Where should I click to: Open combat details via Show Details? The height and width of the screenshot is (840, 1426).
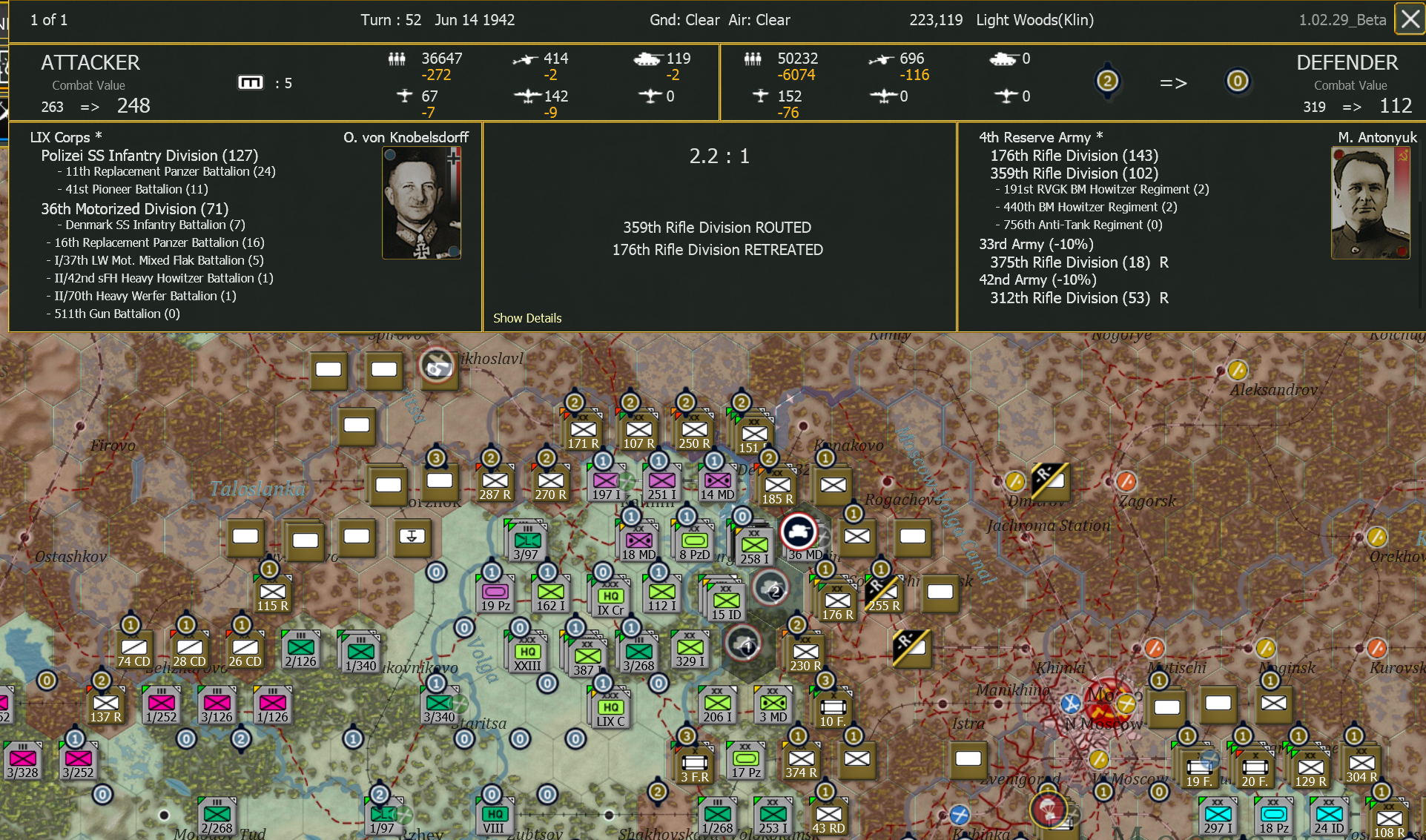(527, 317)
